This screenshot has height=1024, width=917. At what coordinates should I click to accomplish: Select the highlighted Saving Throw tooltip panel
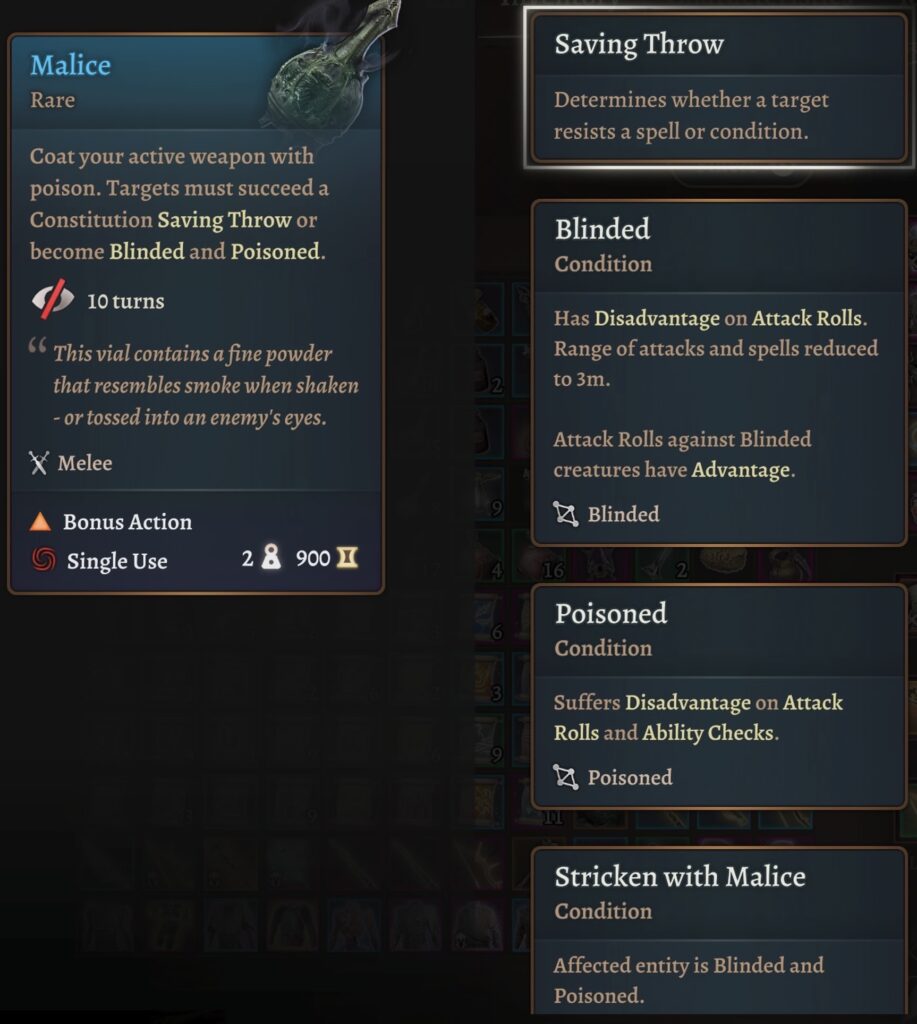click(x=718, y=87)
